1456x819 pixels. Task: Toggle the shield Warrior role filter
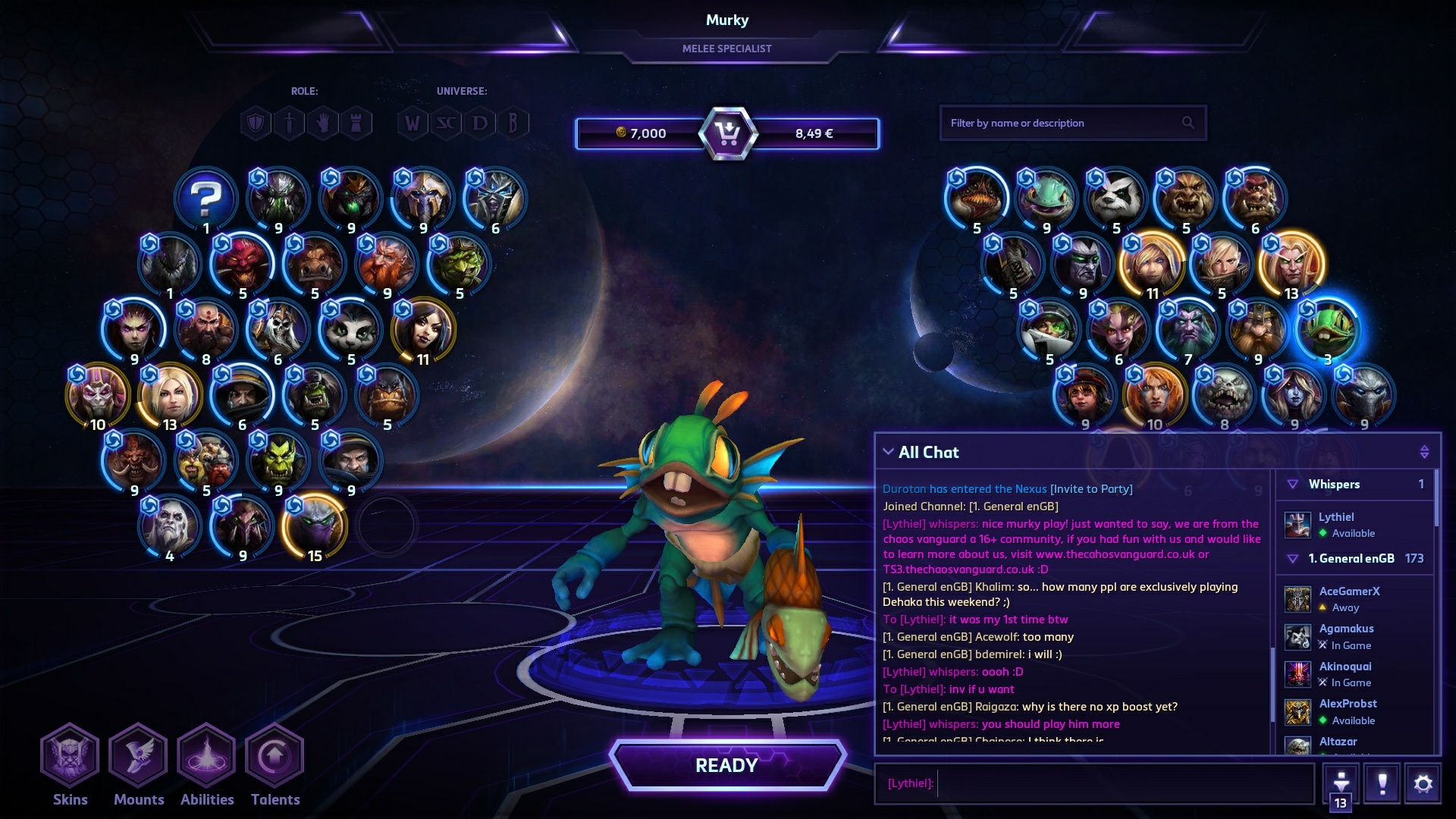pyautogui.click(x=256, y=123)
